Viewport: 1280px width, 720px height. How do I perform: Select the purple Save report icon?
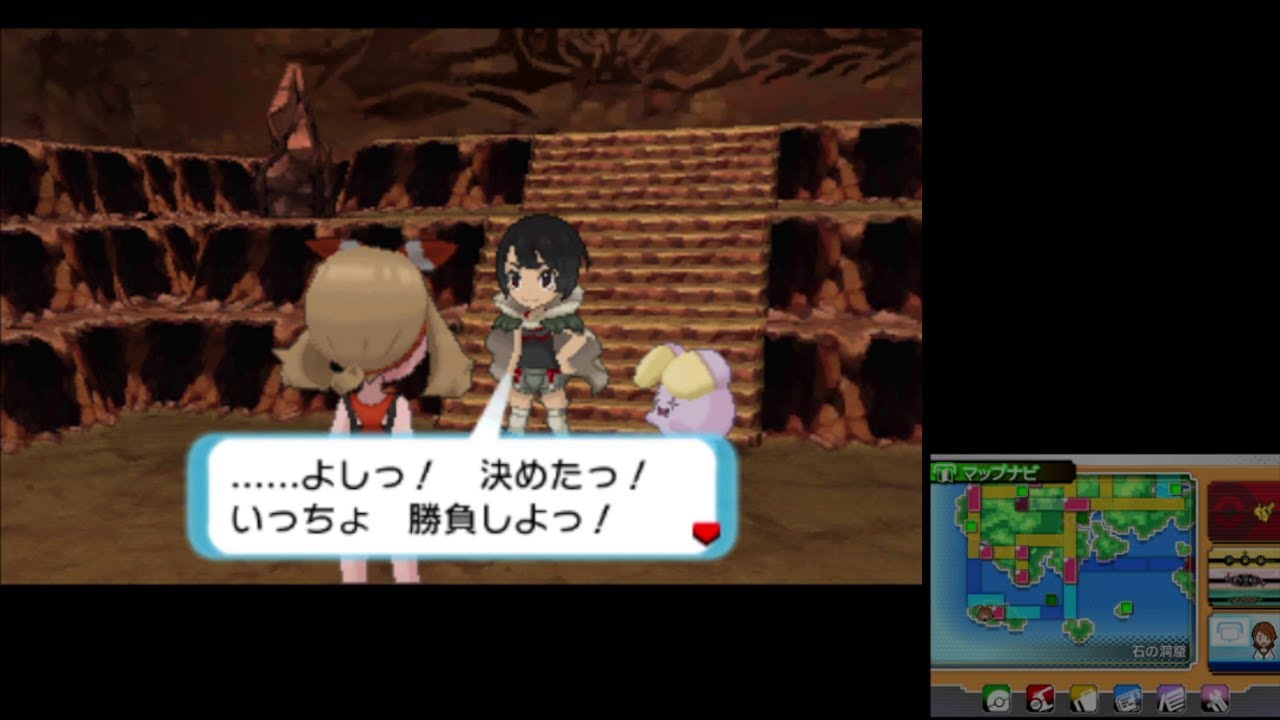[1171, 698]
